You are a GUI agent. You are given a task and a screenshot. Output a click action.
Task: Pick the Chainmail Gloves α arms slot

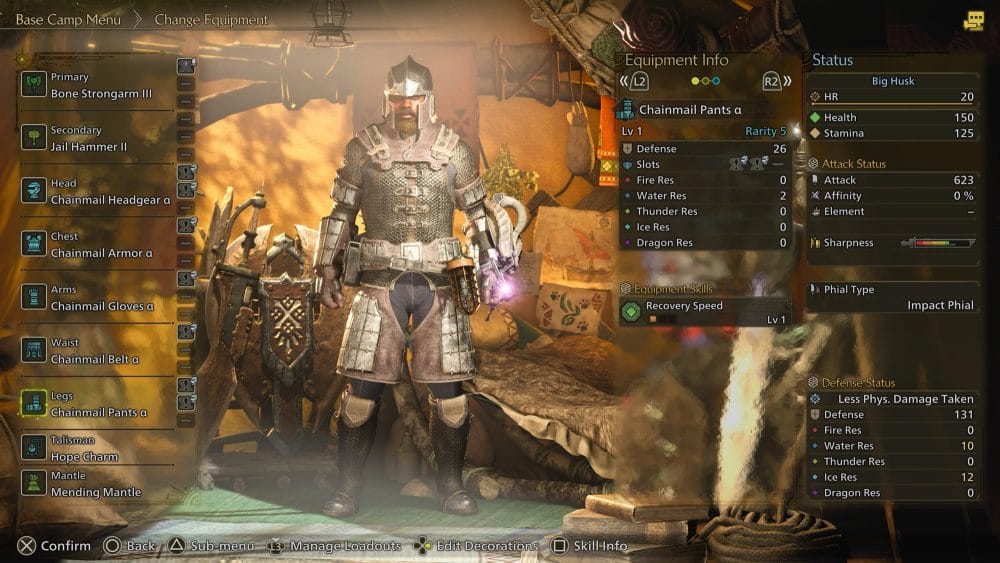(102, 298)
